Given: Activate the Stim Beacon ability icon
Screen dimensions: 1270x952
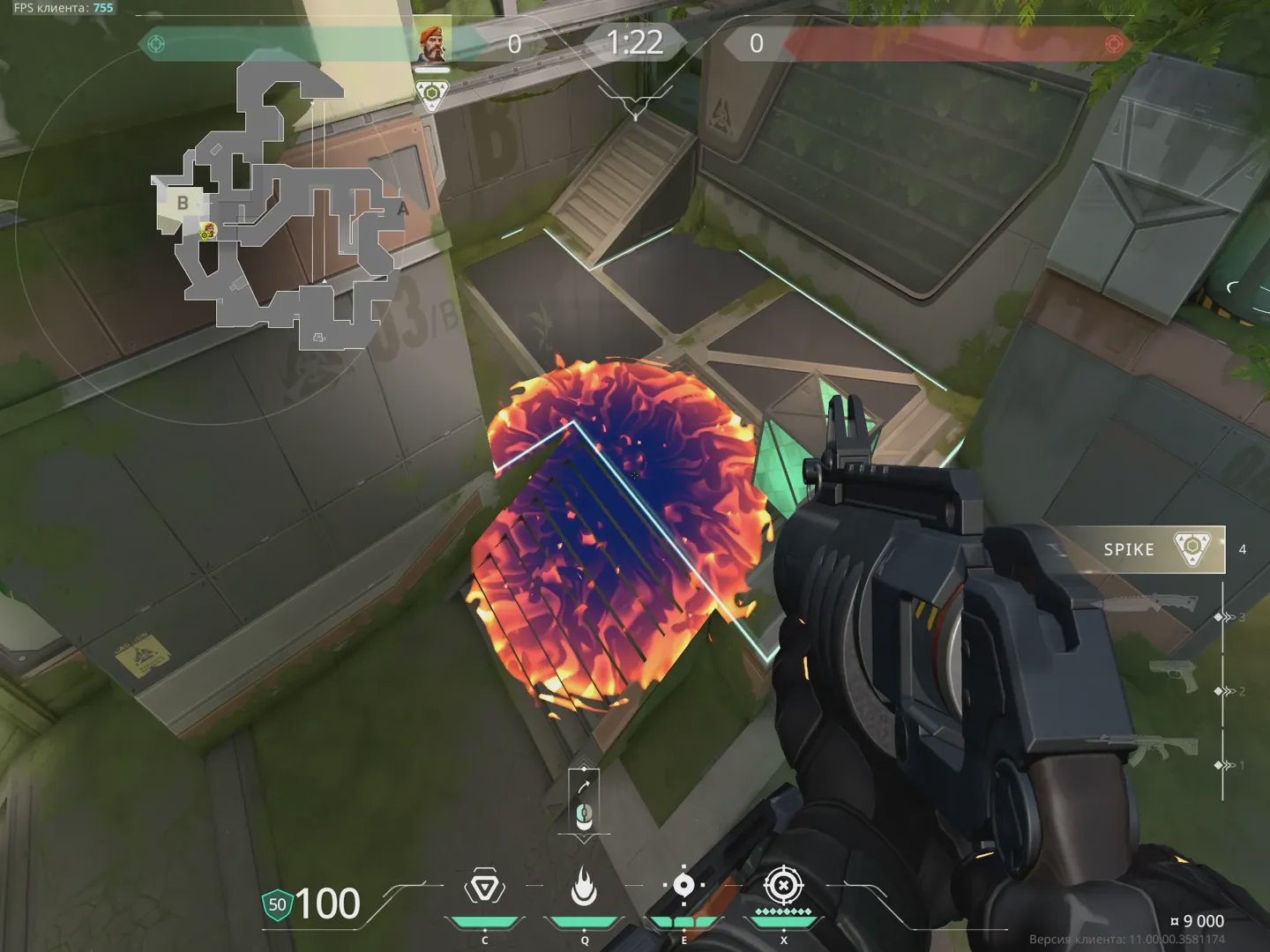Looking at the screenshot, I should point(484,887).
